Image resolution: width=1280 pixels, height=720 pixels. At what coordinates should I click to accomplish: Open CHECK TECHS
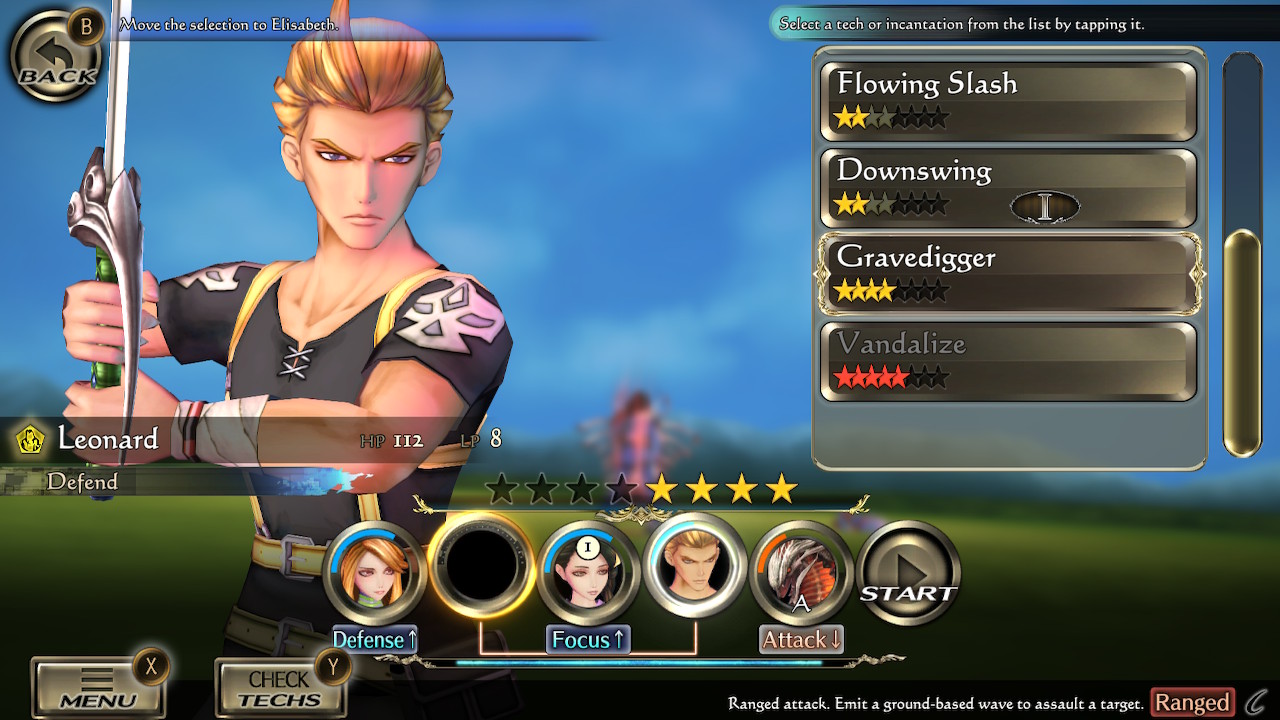pos(280,687)
